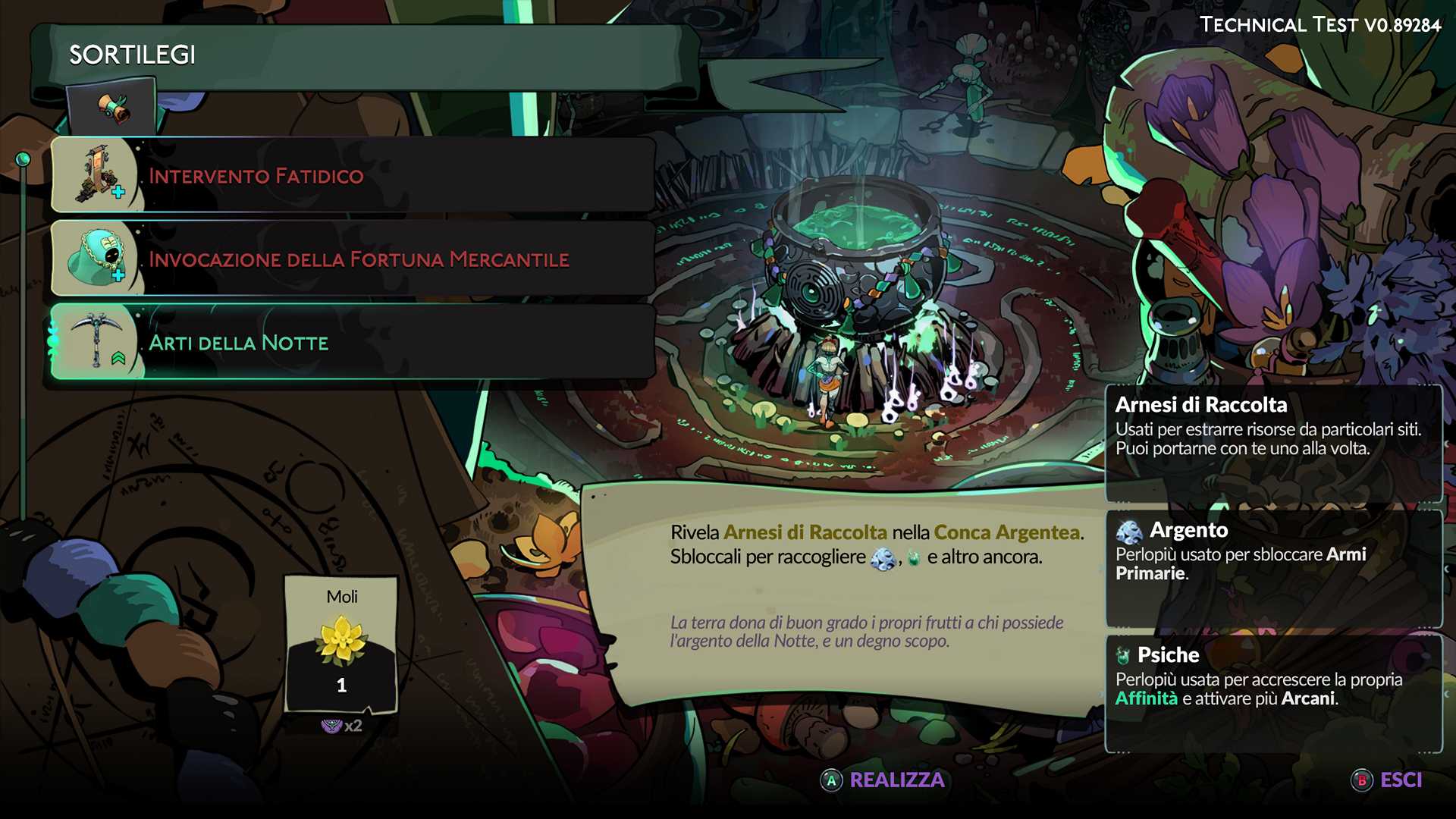Screen dimensions: 1456x819
Task: Select the Arti della Notte entry
Action: tap(353, 343)
